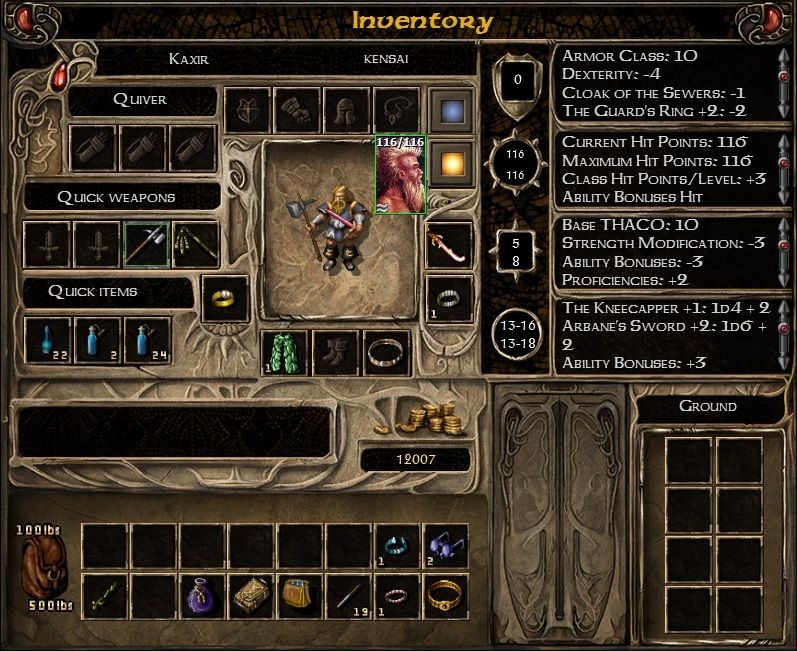
Task: Select the teal ring in the backpack
Action: click(x=397, y=547)
